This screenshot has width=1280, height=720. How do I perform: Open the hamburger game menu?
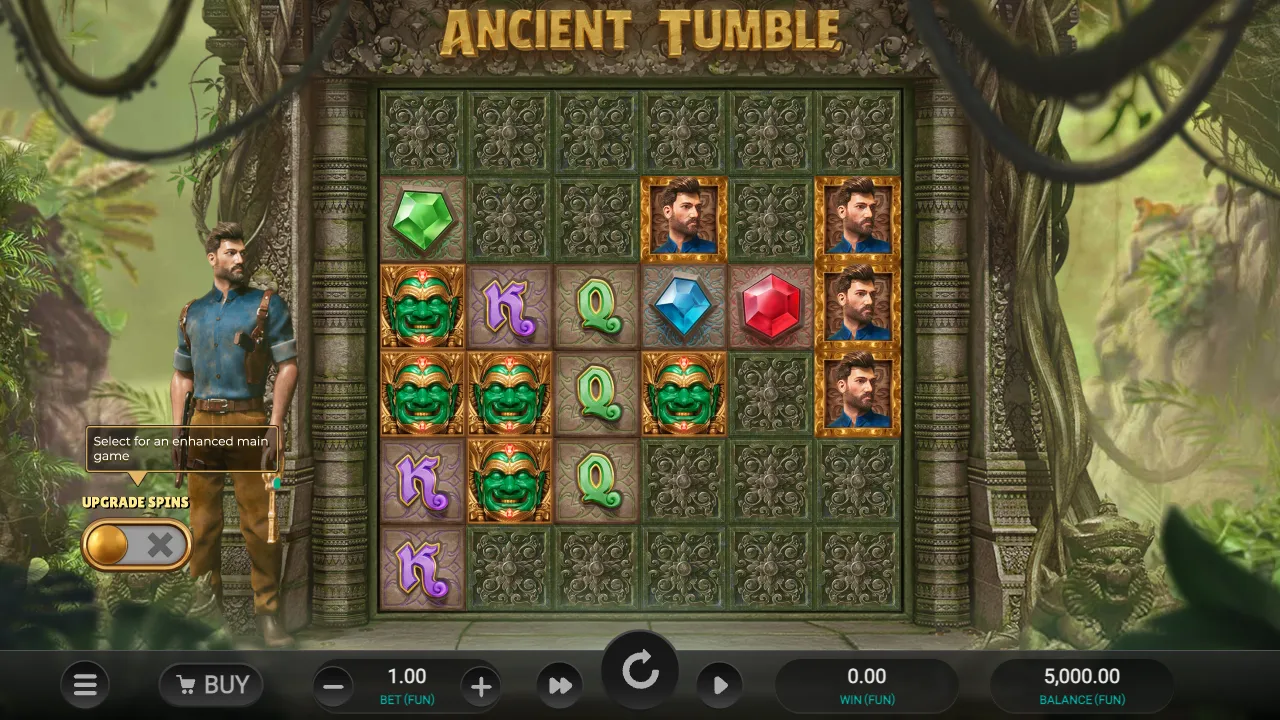coord(84,684)
